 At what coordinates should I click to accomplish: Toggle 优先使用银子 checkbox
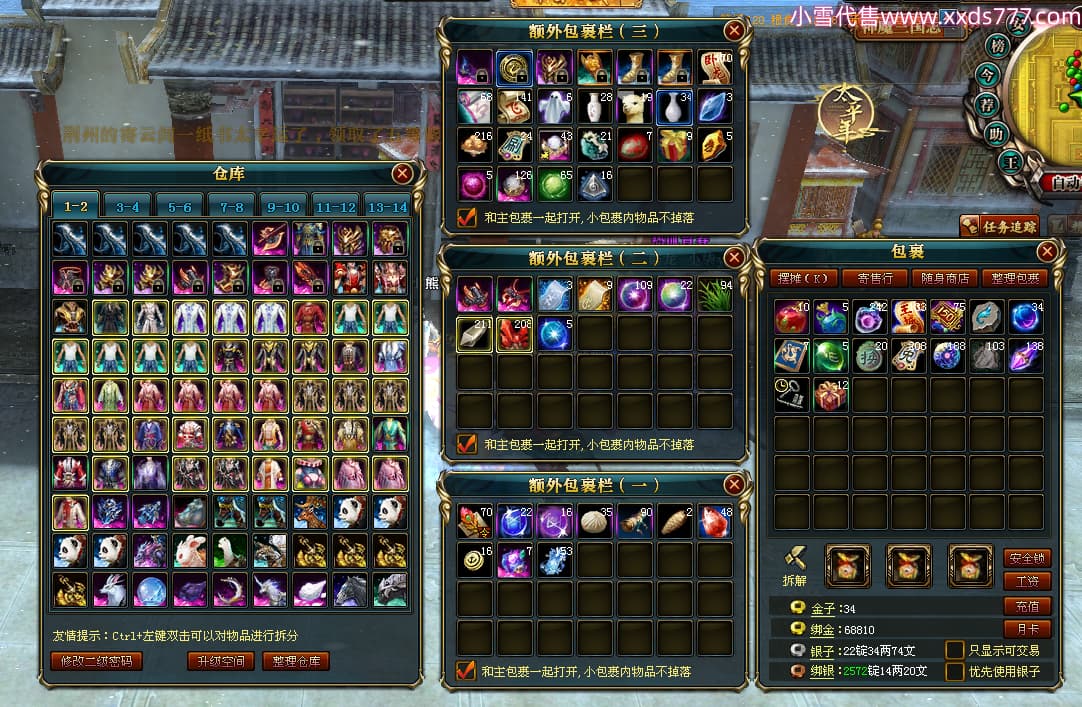pyautogui.click(x=955, y=671)
